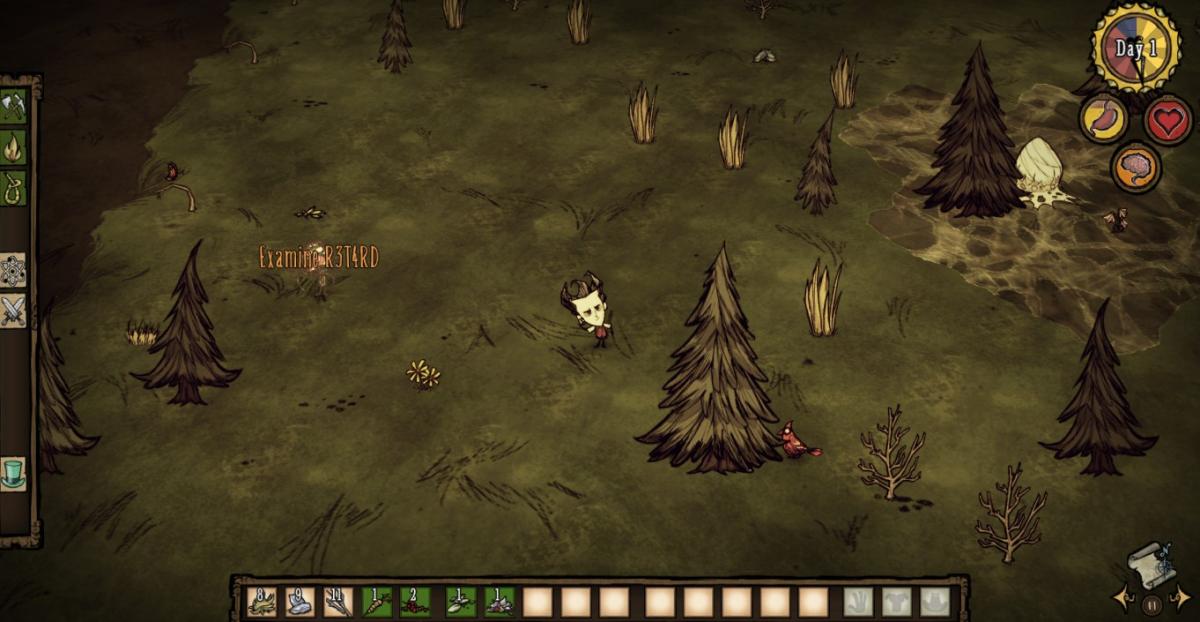Select the empty body armor slot
This screenshot has width=1200, height=622.
pyautogui.click(x=896, y=601)
